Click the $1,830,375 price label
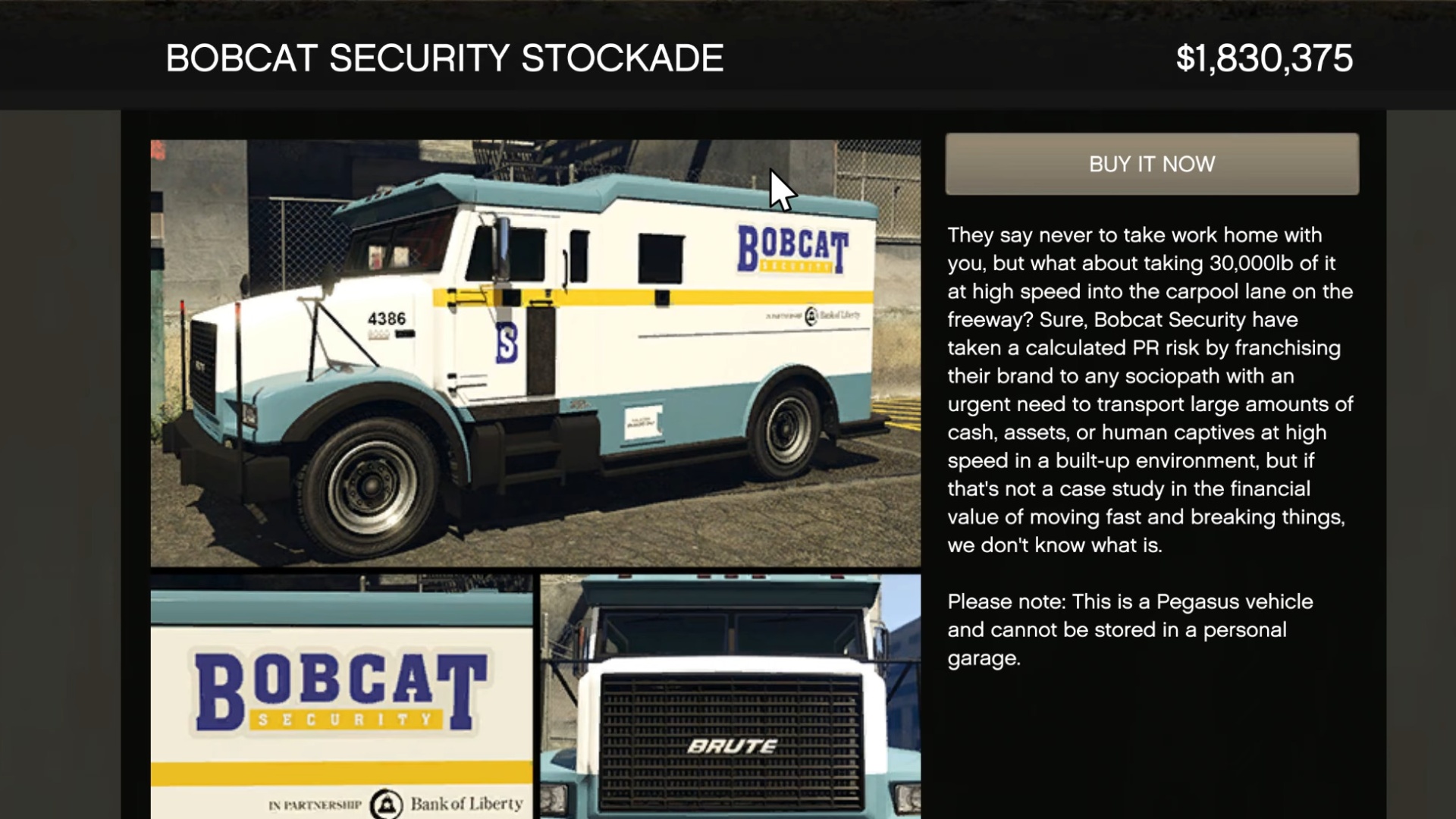This screenshot has height=819, width=1456. tap(1263, 55)
